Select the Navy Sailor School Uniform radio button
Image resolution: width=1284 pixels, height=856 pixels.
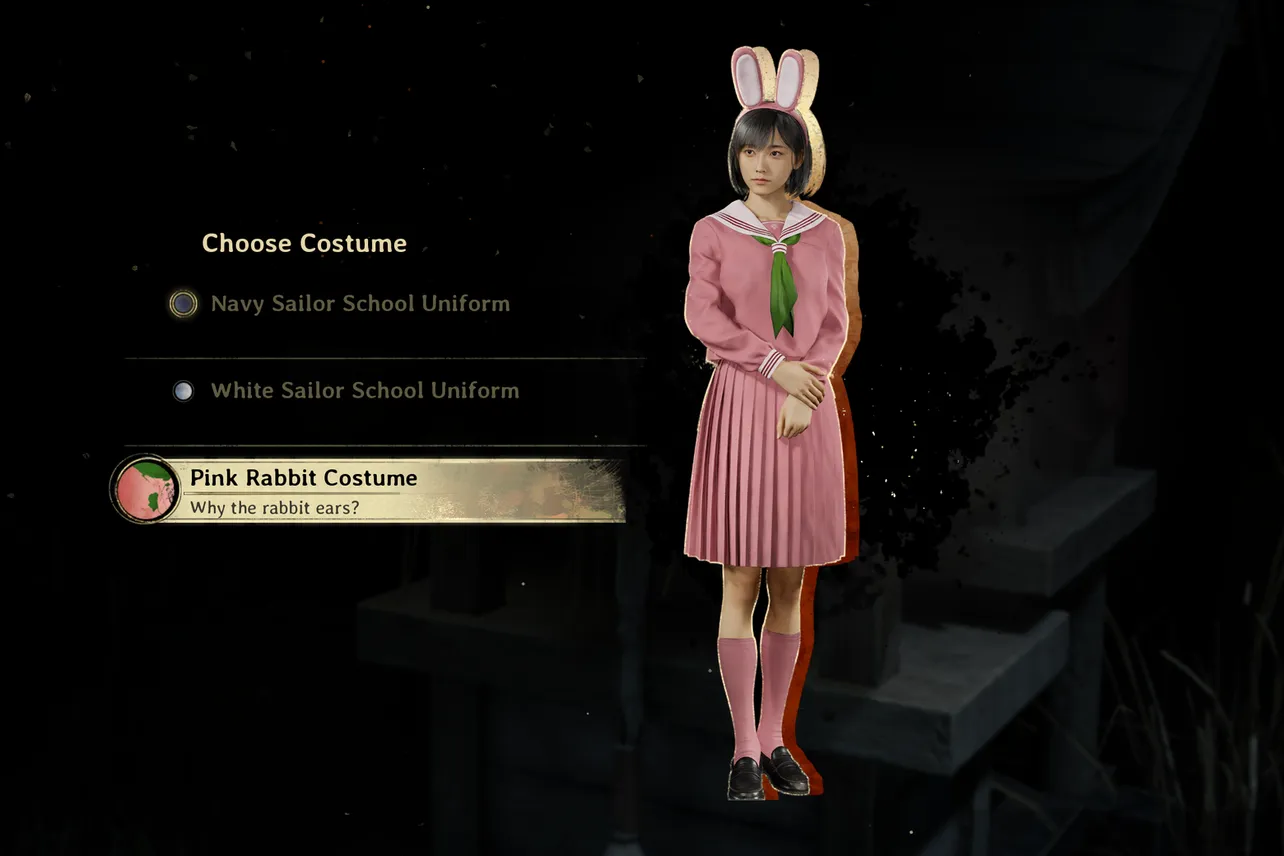point(182,303)
